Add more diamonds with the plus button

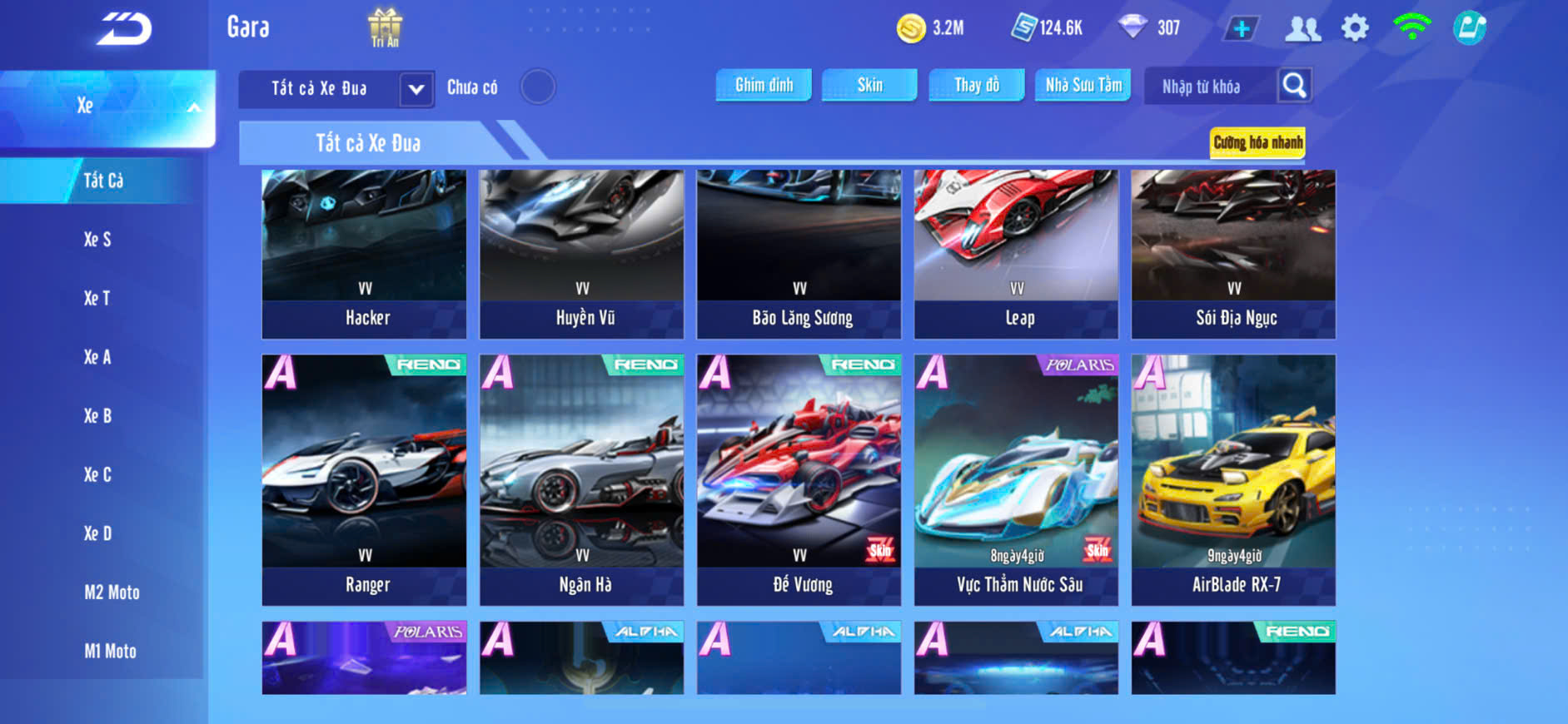coord(1241,29)
